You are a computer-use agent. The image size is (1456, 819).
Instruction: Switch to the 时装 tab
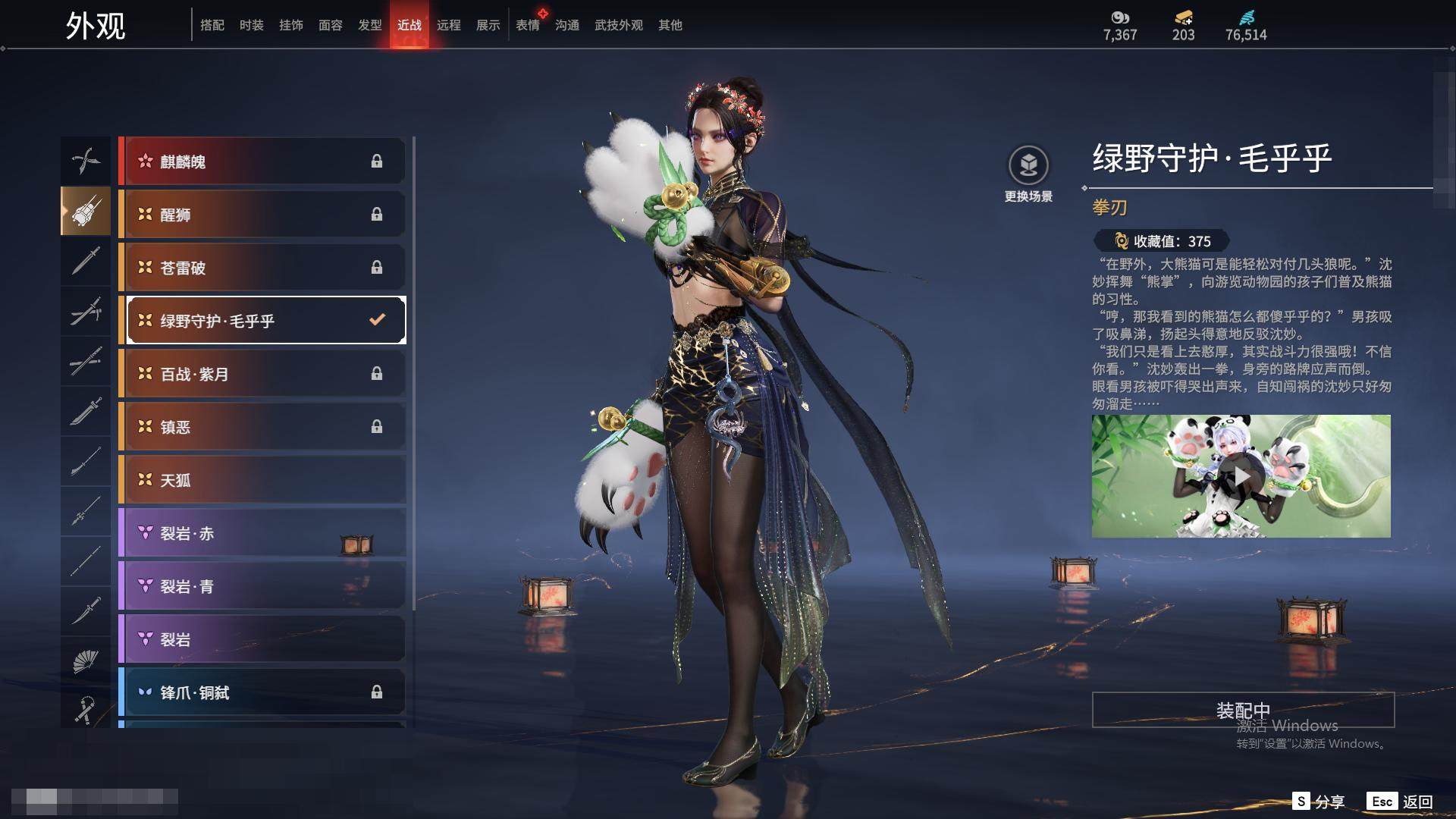click(251, 25)
